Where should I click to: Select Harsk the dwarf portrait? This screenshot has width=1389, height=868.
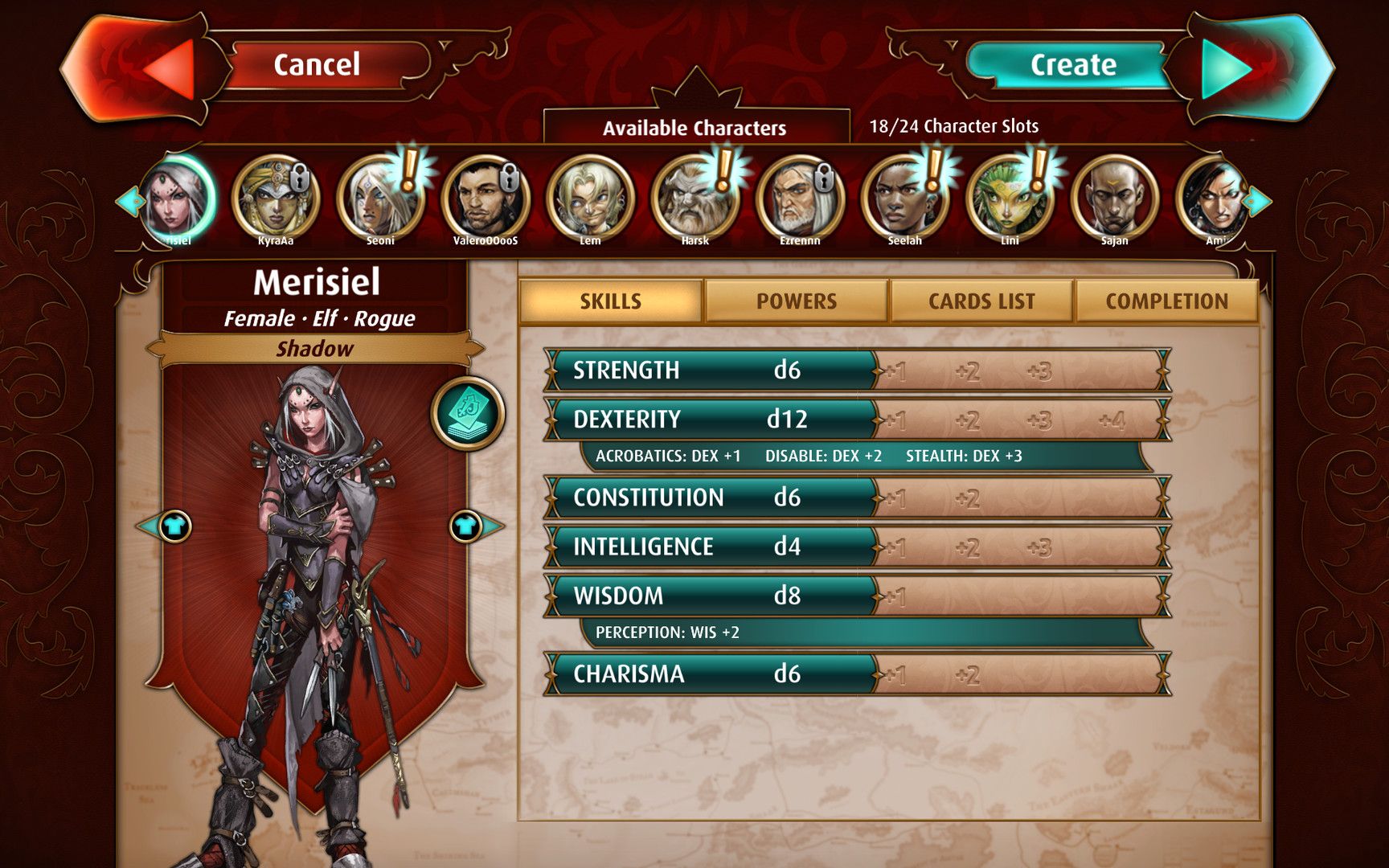pos(694,199)
